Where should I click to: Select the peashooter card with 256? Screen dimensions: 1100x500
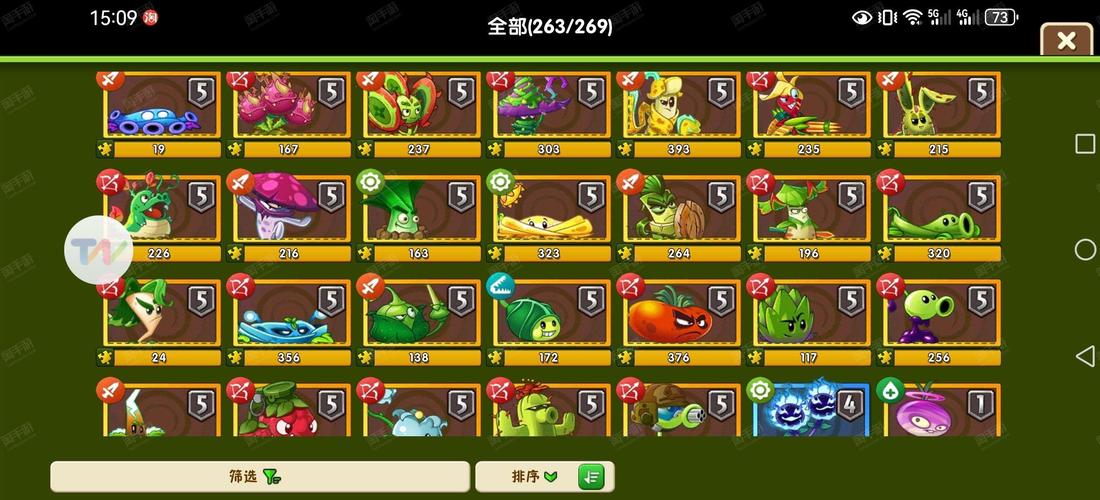click(x=941, y=319)
